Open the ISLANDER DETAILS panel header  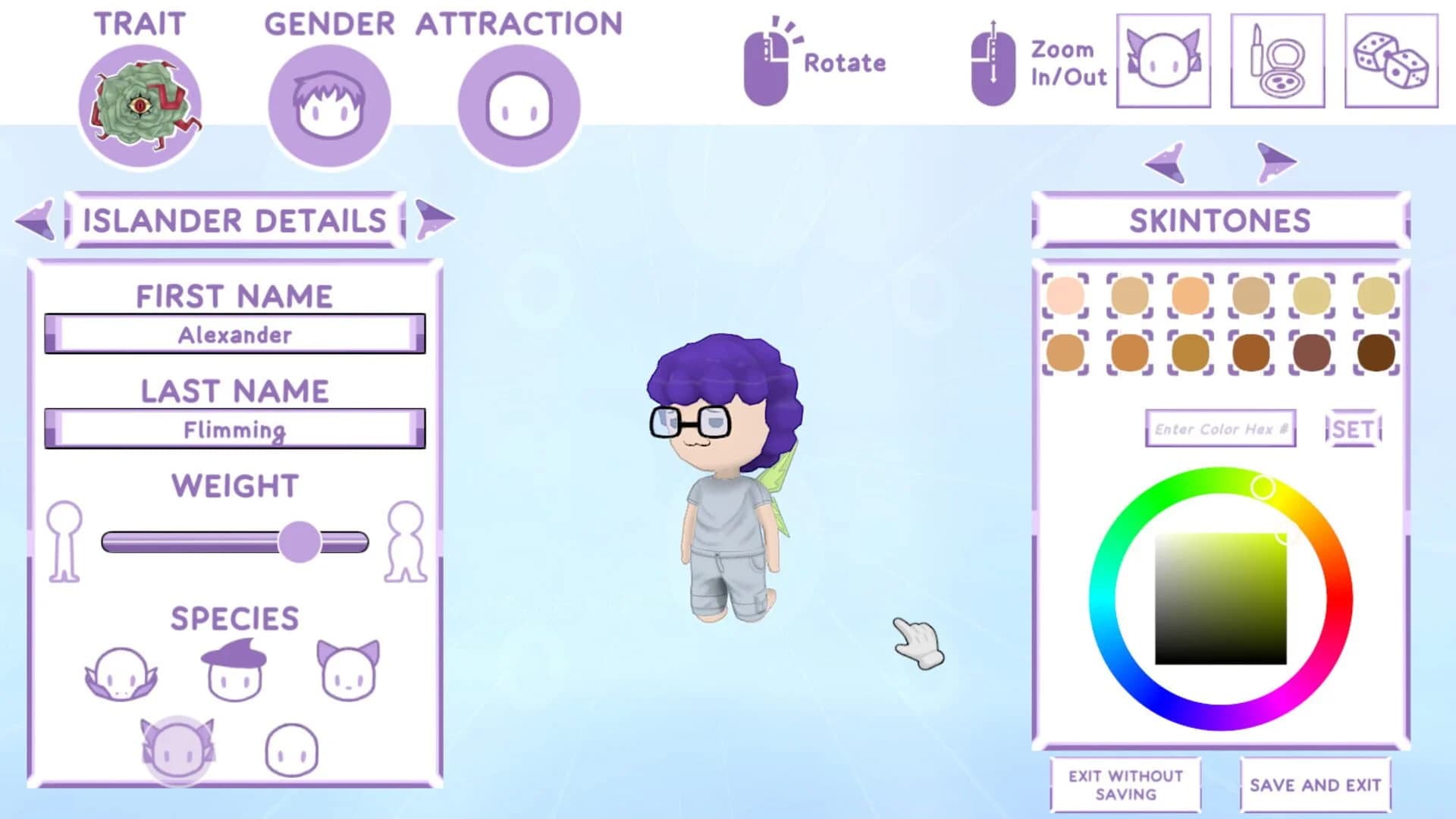click(235, 221)
